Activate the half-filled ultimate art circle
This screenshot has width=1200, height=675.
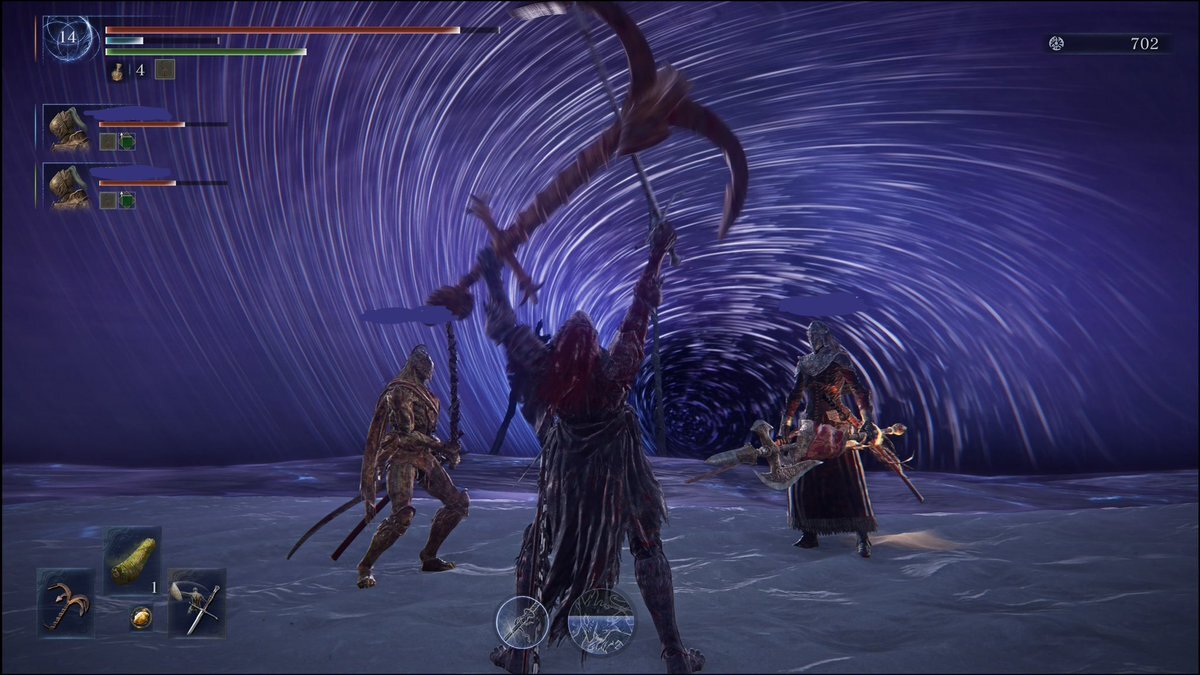pos(601,620)
